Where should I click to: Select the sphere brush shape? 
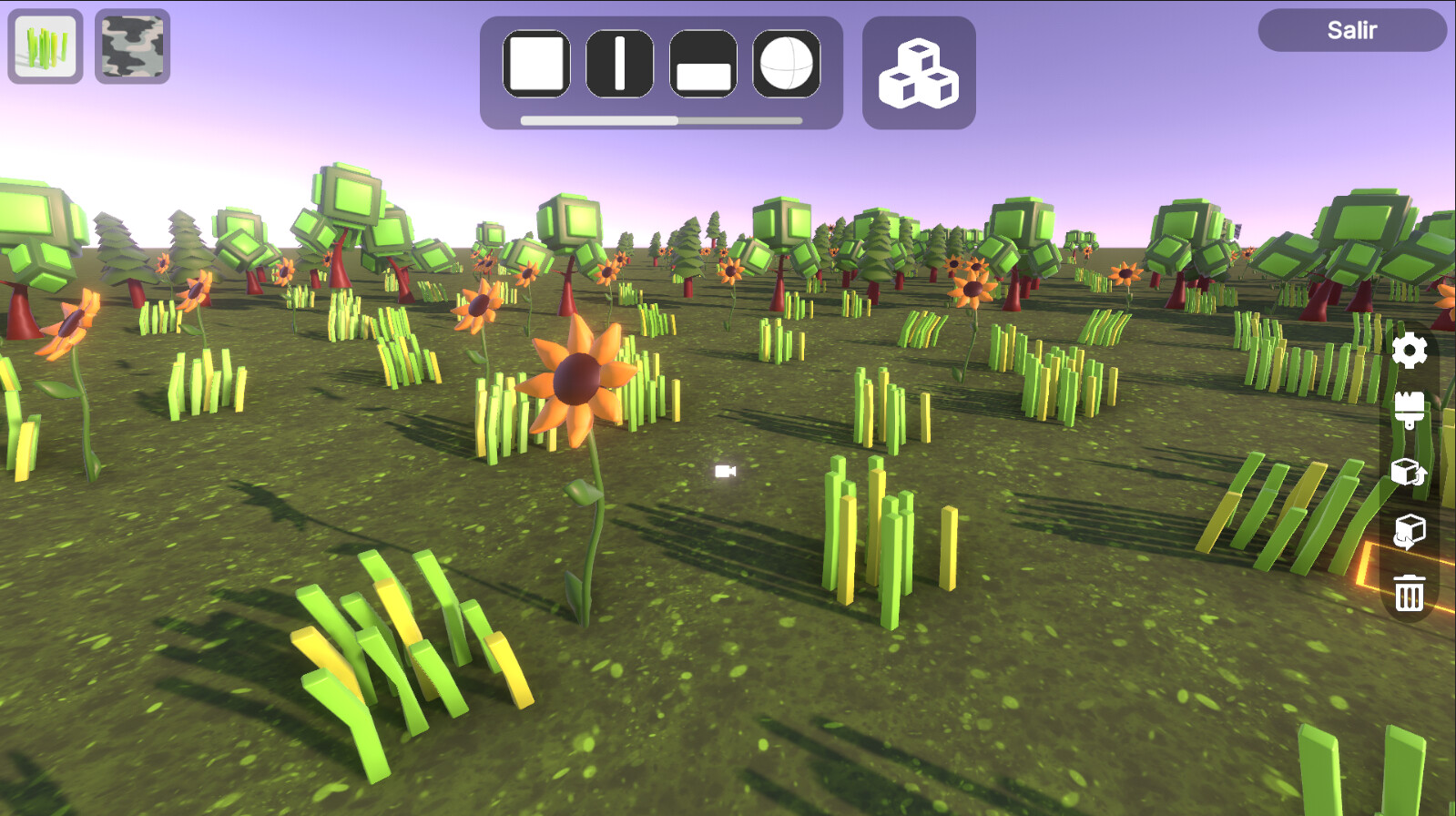tap(785, 64)
